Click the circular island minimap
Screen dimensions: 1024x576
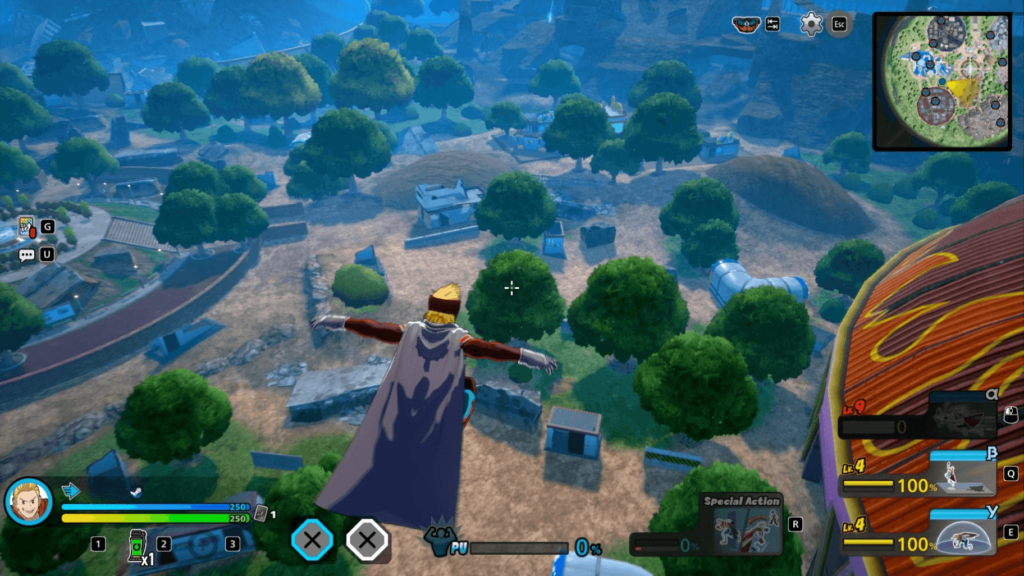tap(941, 80)
